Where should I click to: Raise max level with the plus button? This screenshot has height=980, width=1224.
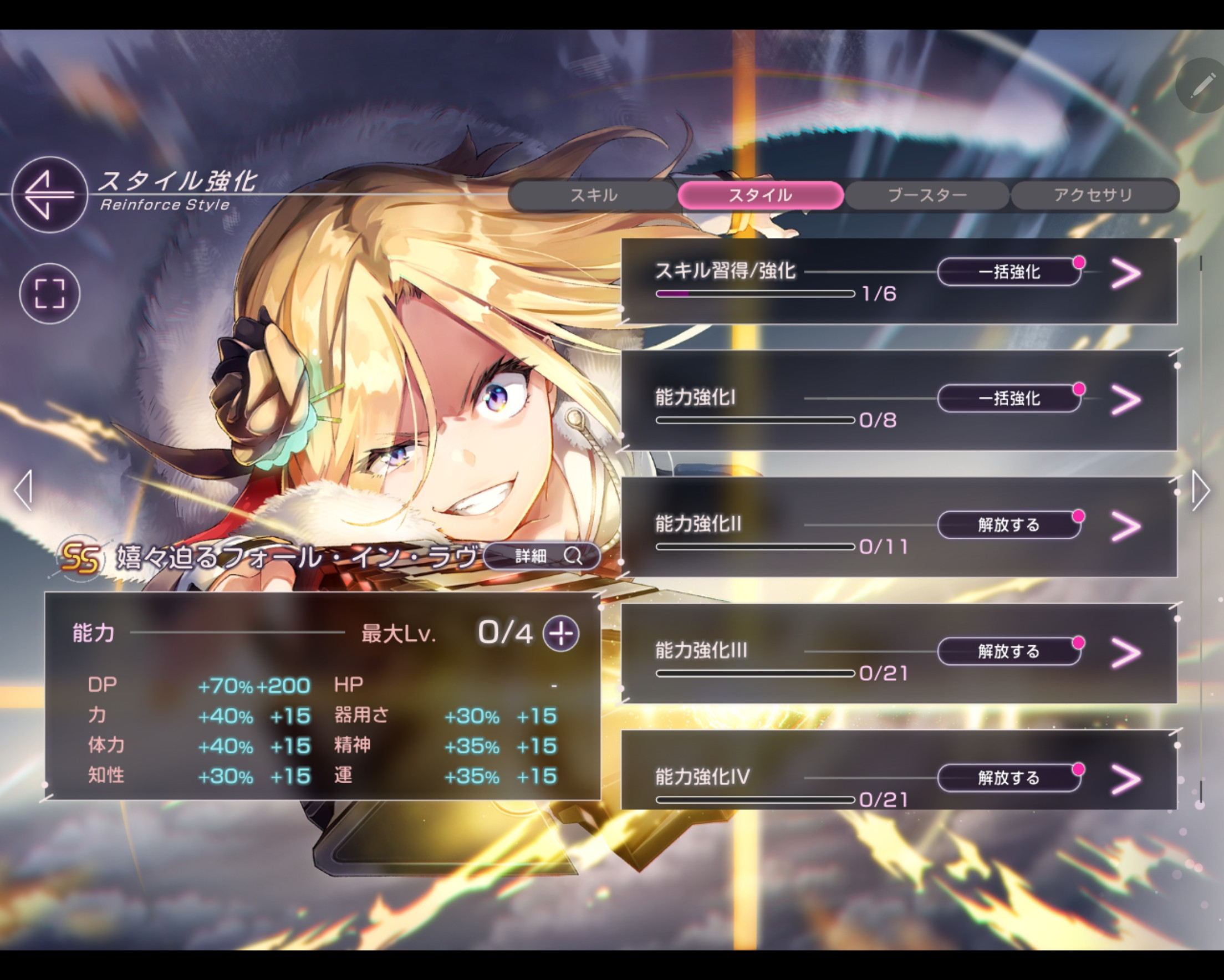(x=561, y=634)
